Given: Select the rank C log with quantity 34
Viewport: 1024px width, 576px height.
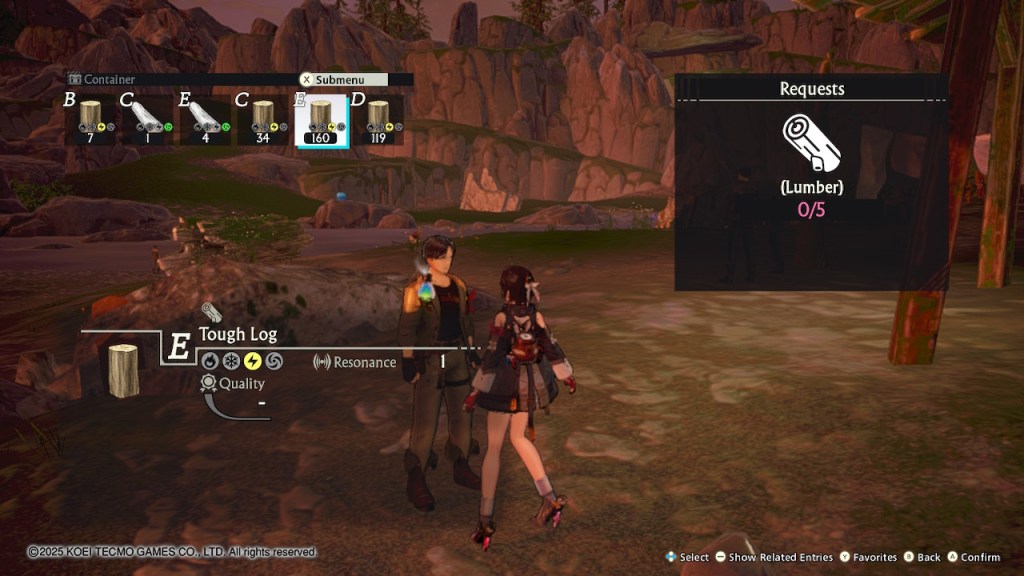Looking at the screenshot, I should pyautogui.click(x=263, y=120).
